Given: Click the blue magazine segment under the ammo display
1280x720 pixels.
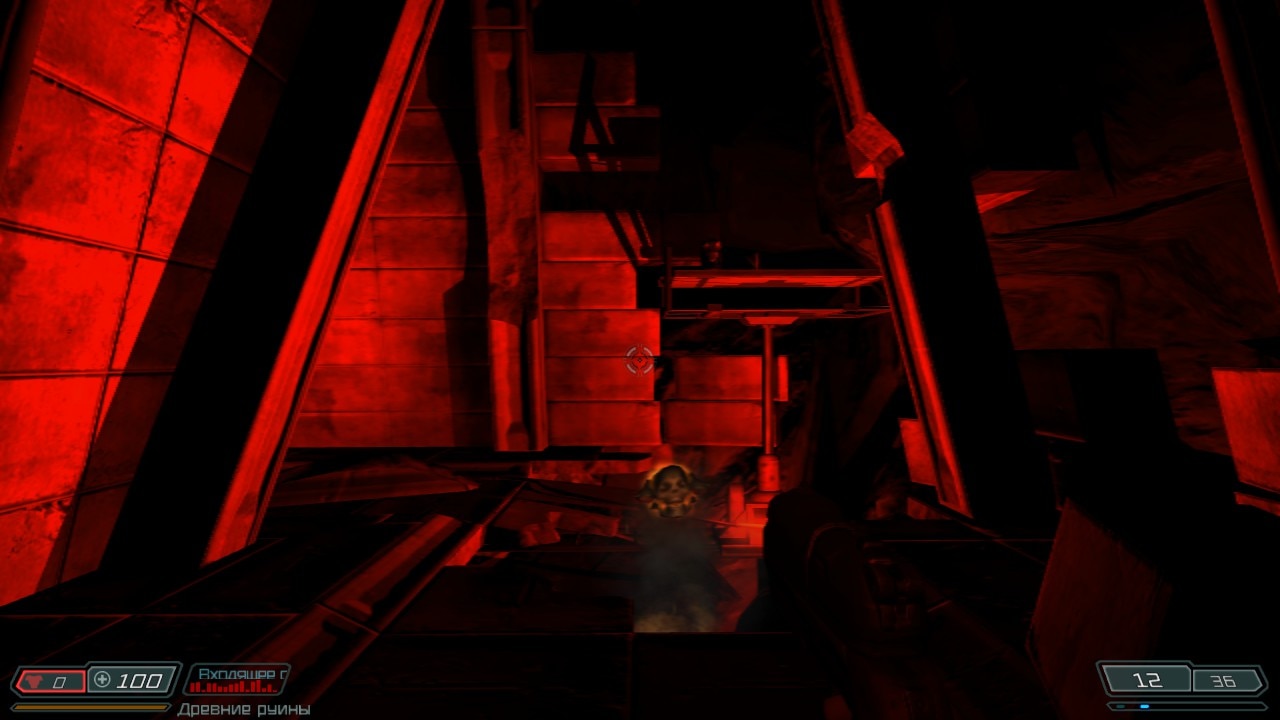Looking at the screenshot, I should [x=1145, y=706].
